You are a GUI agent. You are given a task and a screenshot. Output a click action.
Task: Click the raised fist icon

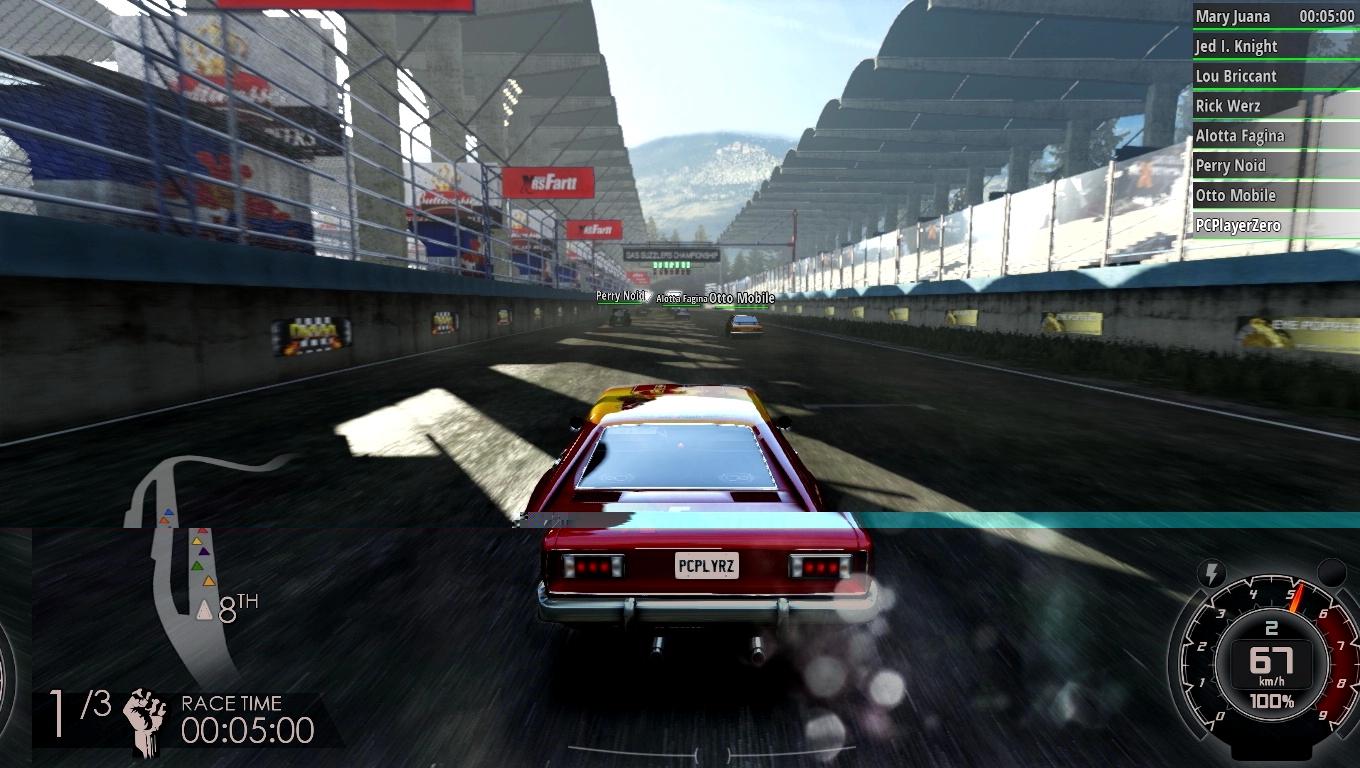coord(146,719)
